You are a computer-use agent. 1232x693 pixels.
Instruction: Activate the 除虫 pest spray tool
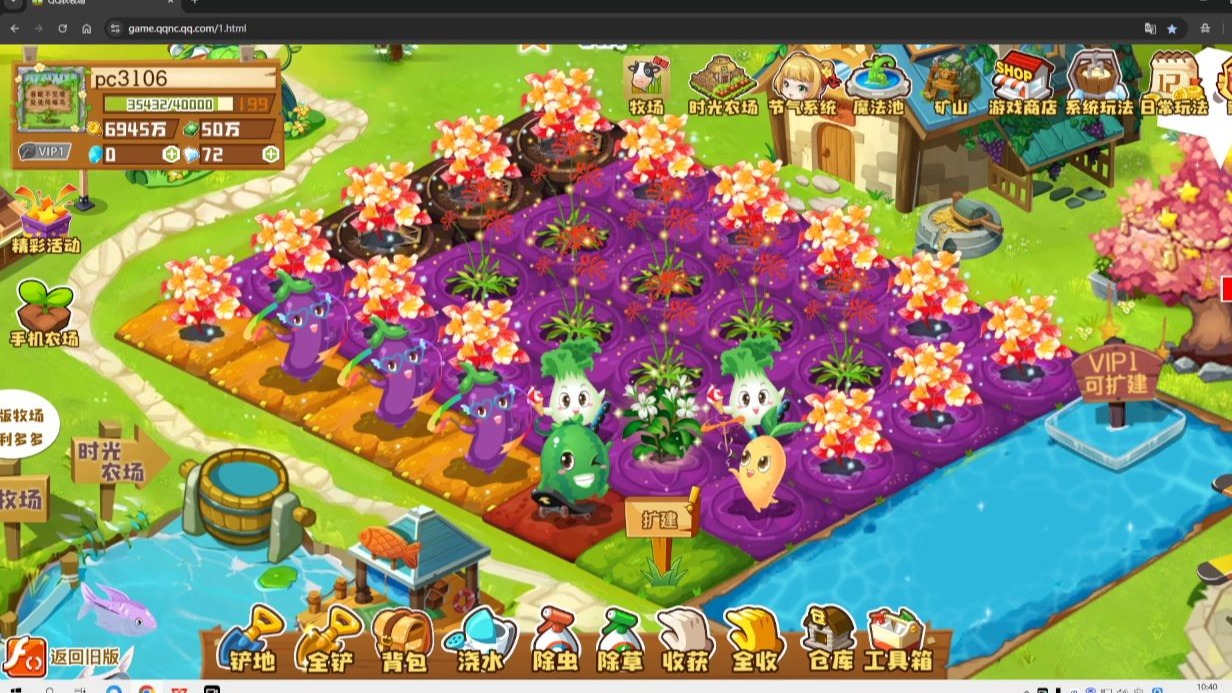[554, 640]
